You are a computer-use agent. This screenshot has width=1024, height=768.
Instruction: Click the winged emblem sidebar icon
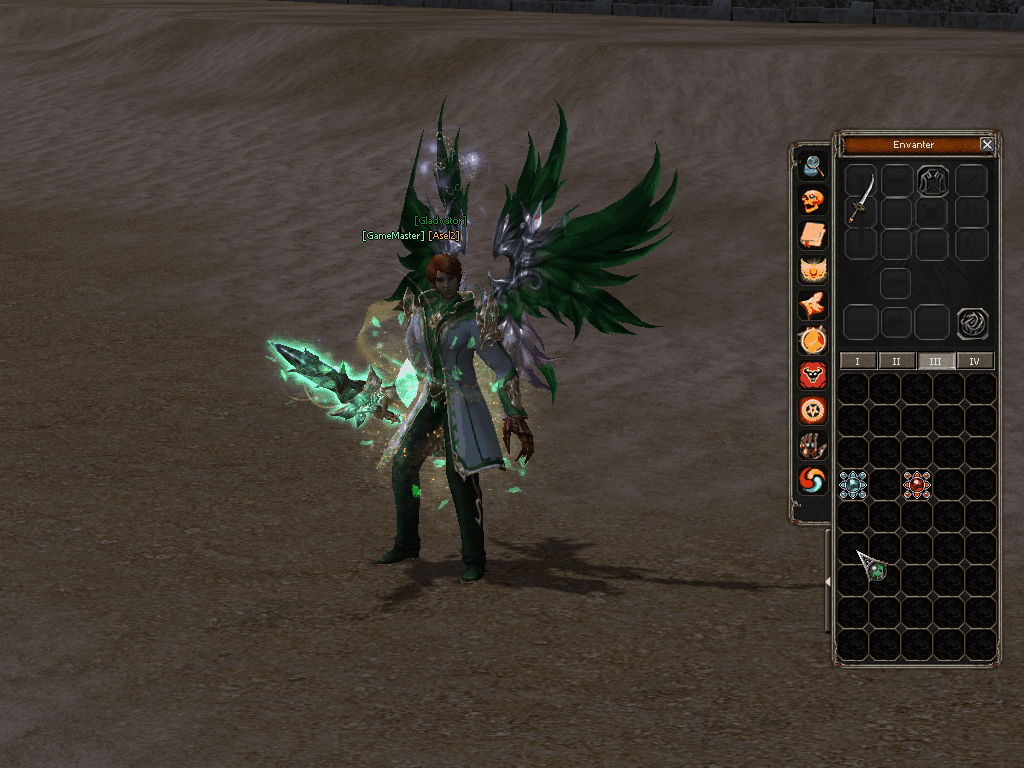[x=813, y=270]
